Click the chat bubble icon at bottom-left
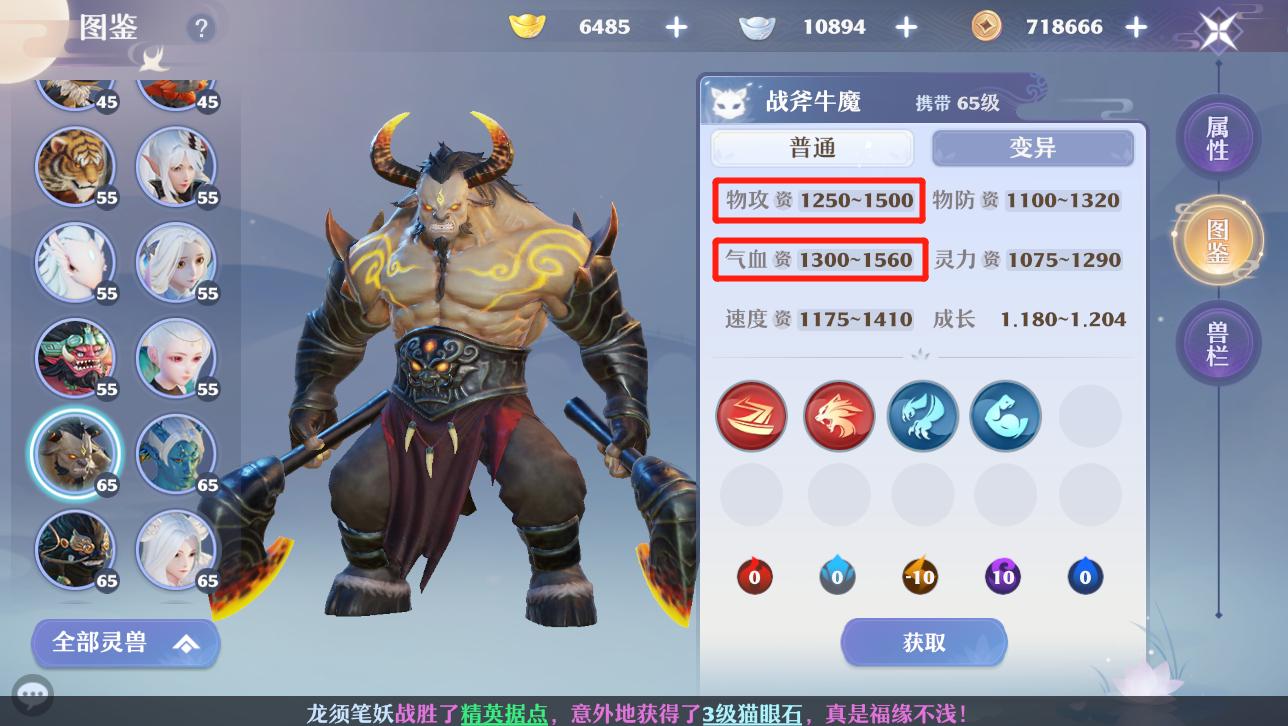The width and height of the screenshot is (1288, 726). 33,694
